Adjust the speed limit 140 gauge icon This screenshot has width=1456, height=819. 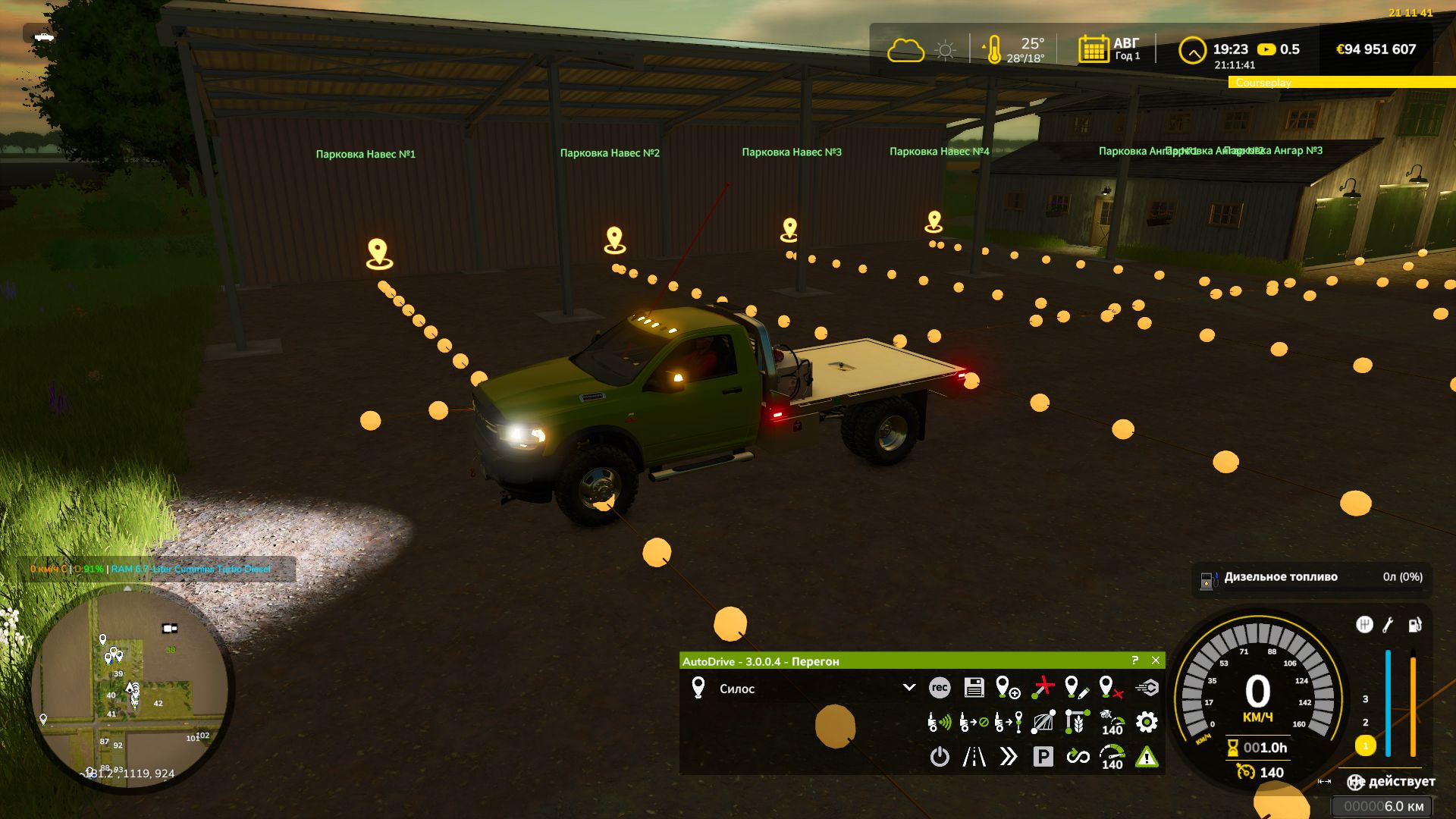pyautogui.click(x=1112, y=757)
